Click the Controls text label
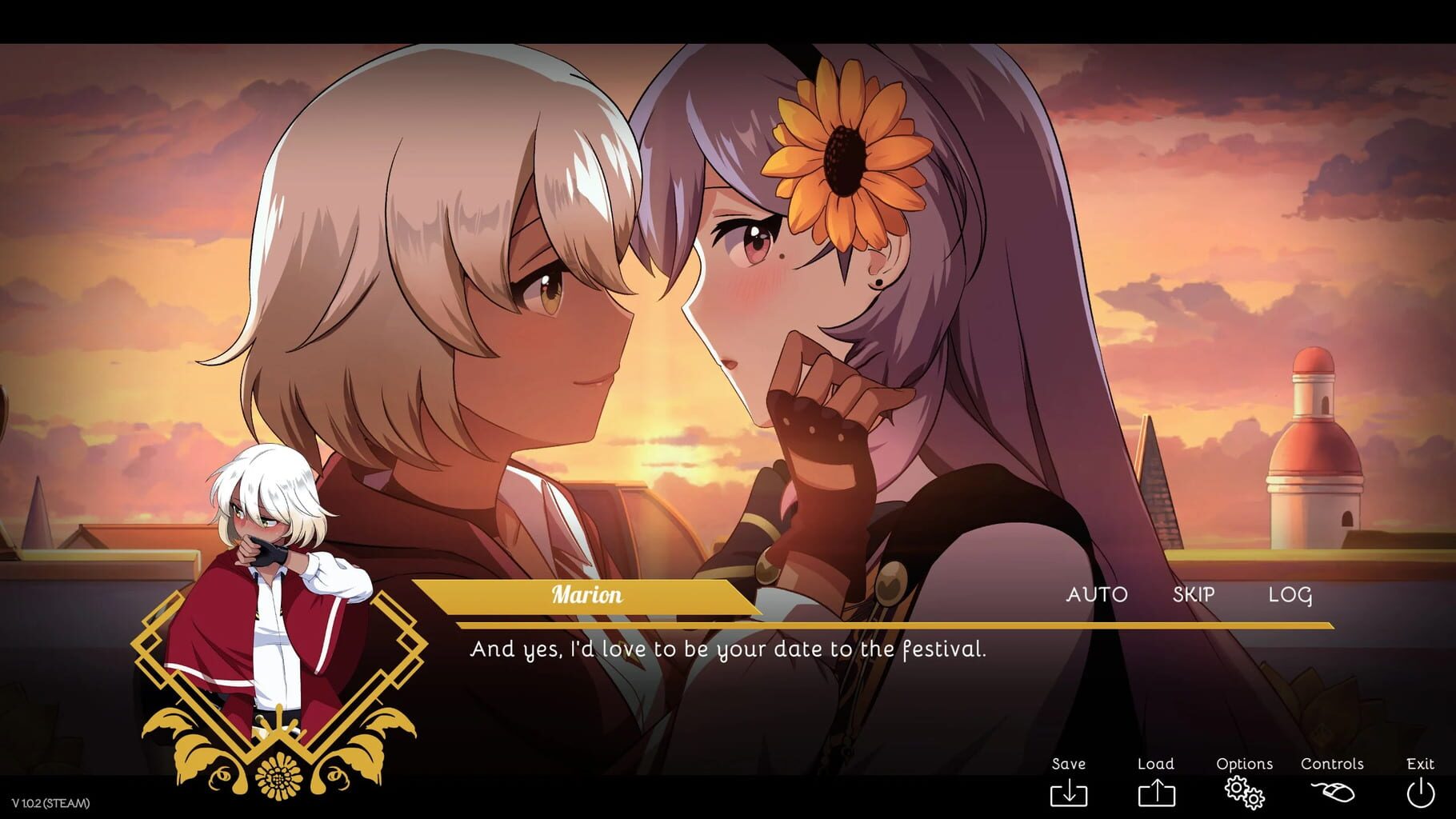This screenshot has width=1456, height=819. pyautogui.click(x=1333, y=764)
